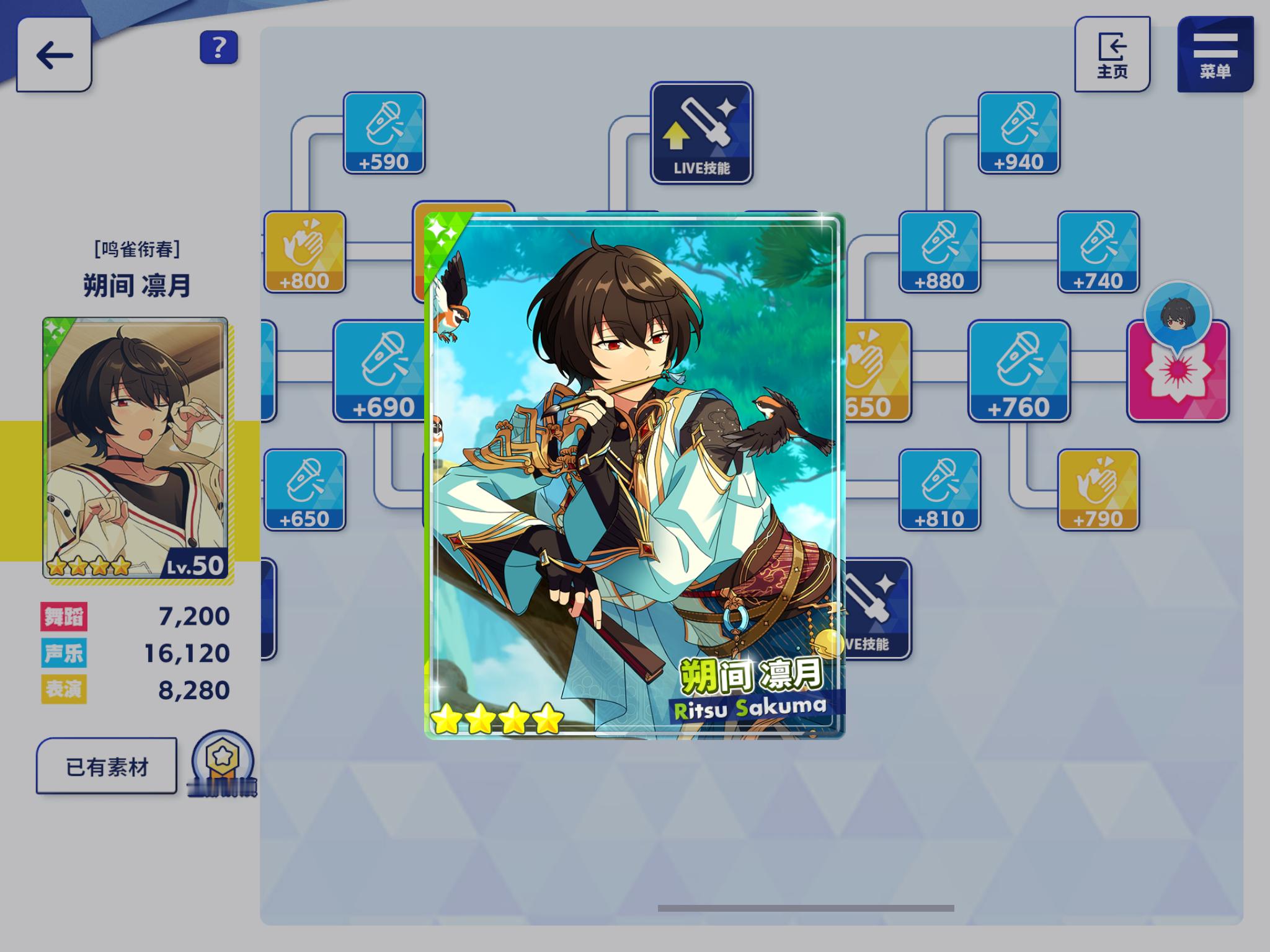Open the question mark help button
The image size is (1270, 952).
[x=218, y=47]
